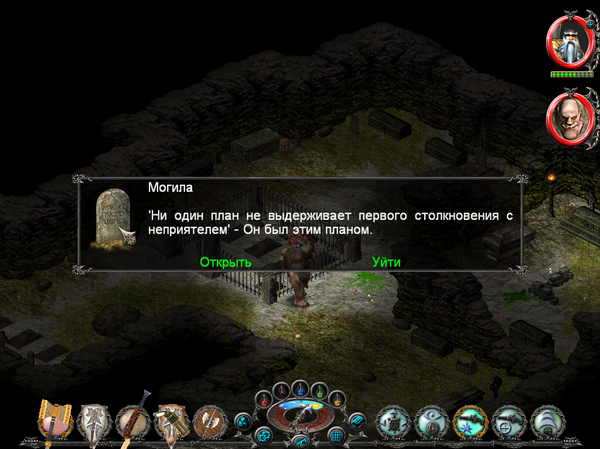Choose the green 'Открыть' option
The width and height of the screenshot is (600, 449).
pyautogui.click(x=225, y=262)
